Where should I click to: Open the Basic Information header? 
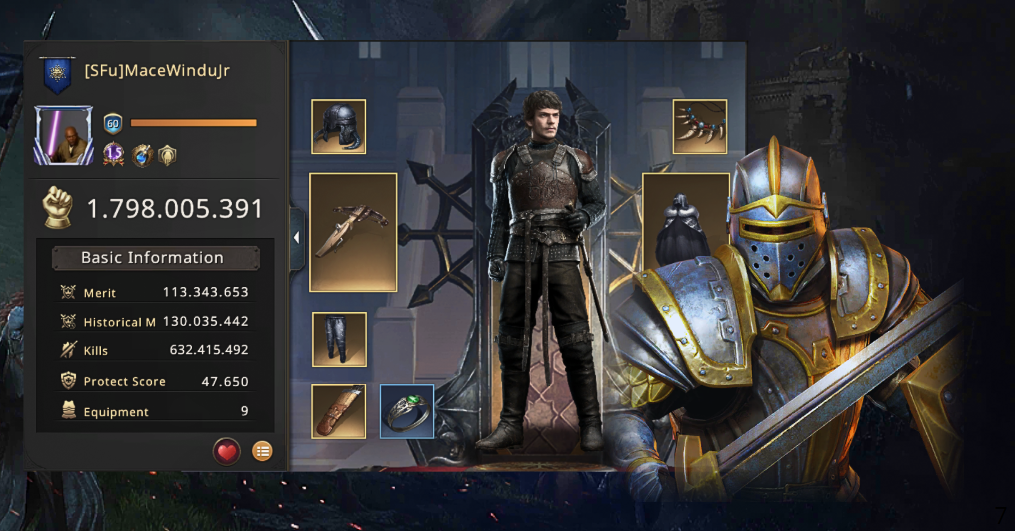155,258
